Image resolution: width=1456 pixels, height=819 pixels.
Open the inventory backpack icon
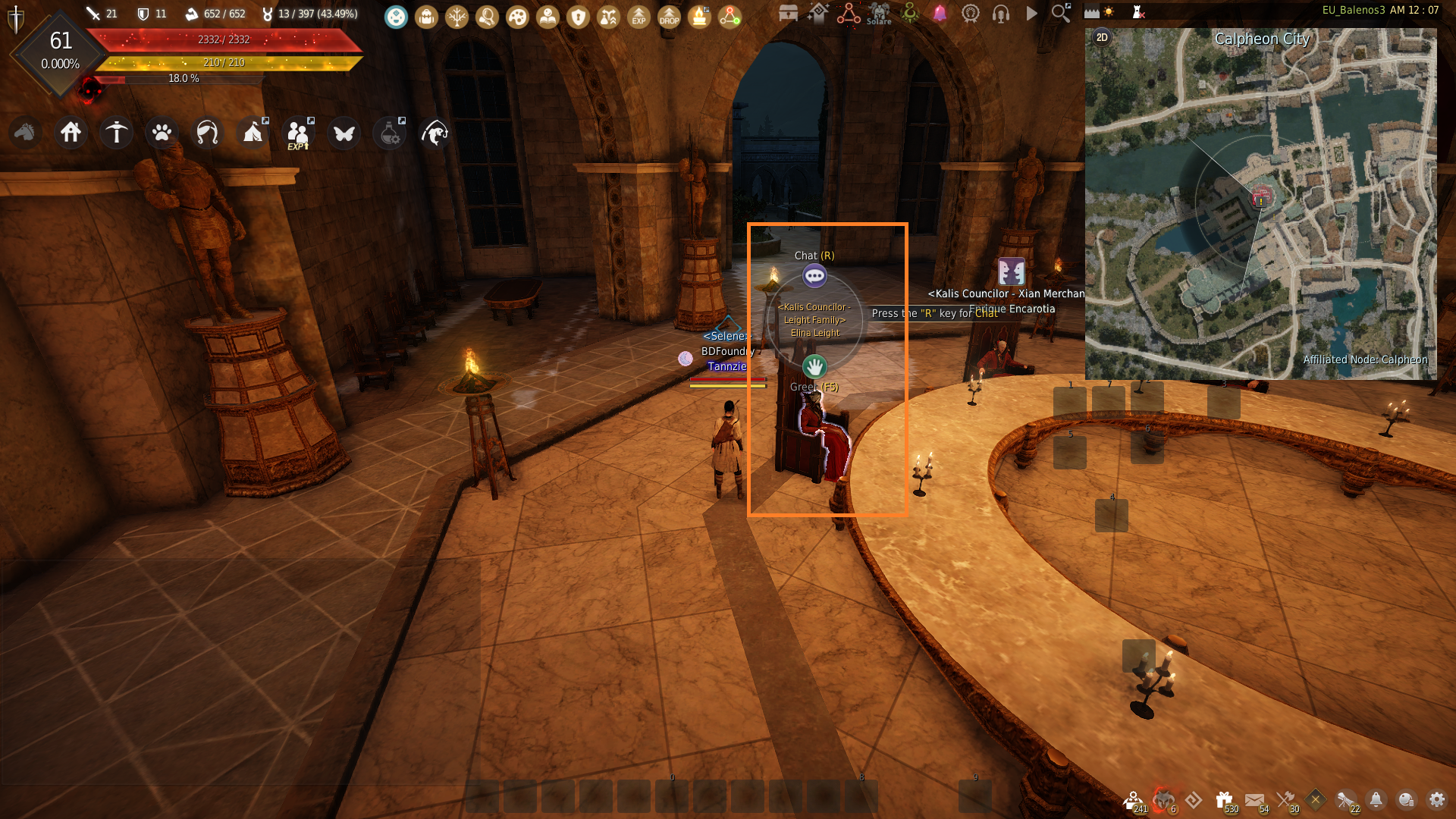pyautogui.click(x=426, y=17)
